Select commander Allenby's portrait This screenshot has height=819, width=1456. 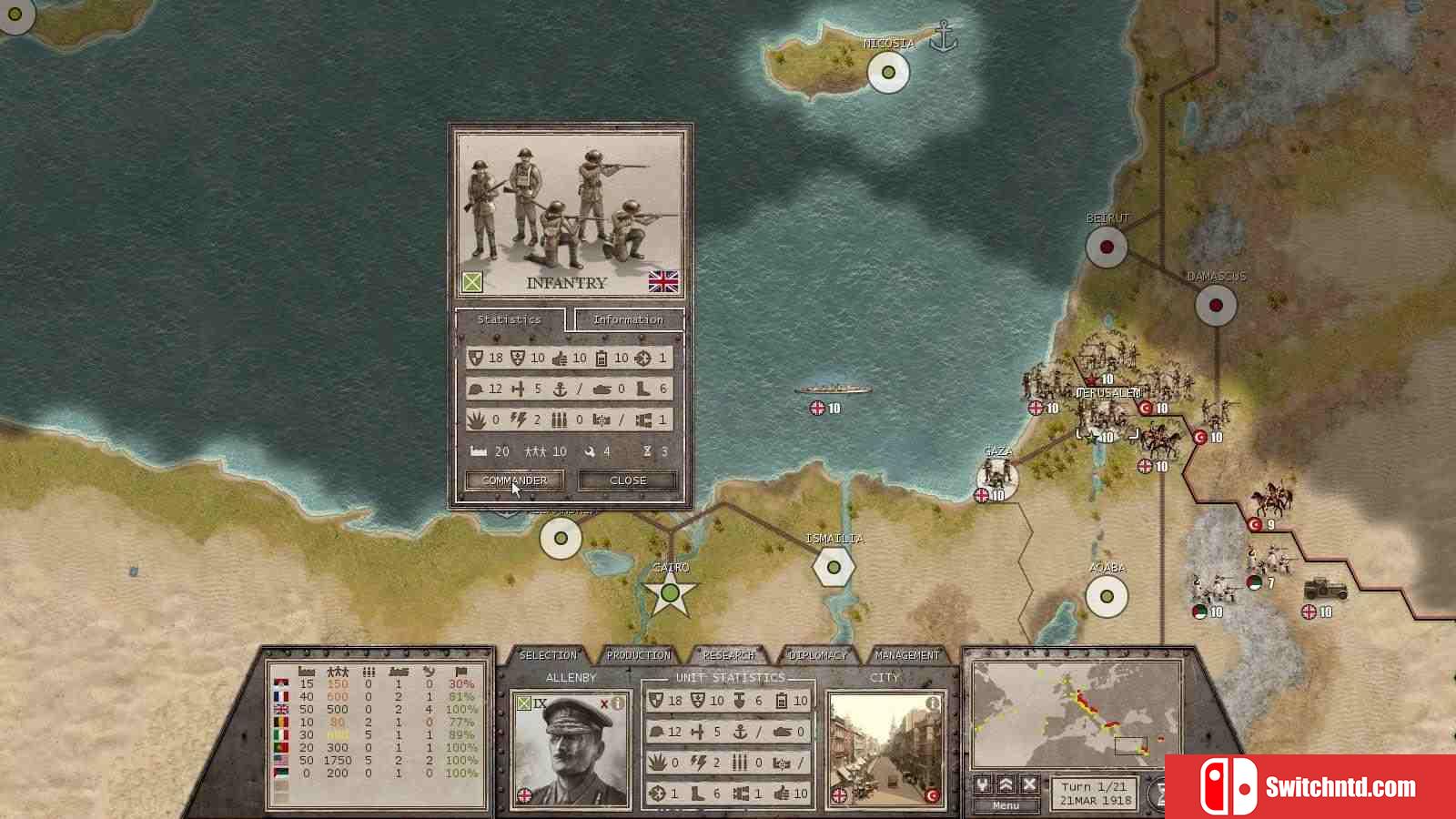point(570,752)
